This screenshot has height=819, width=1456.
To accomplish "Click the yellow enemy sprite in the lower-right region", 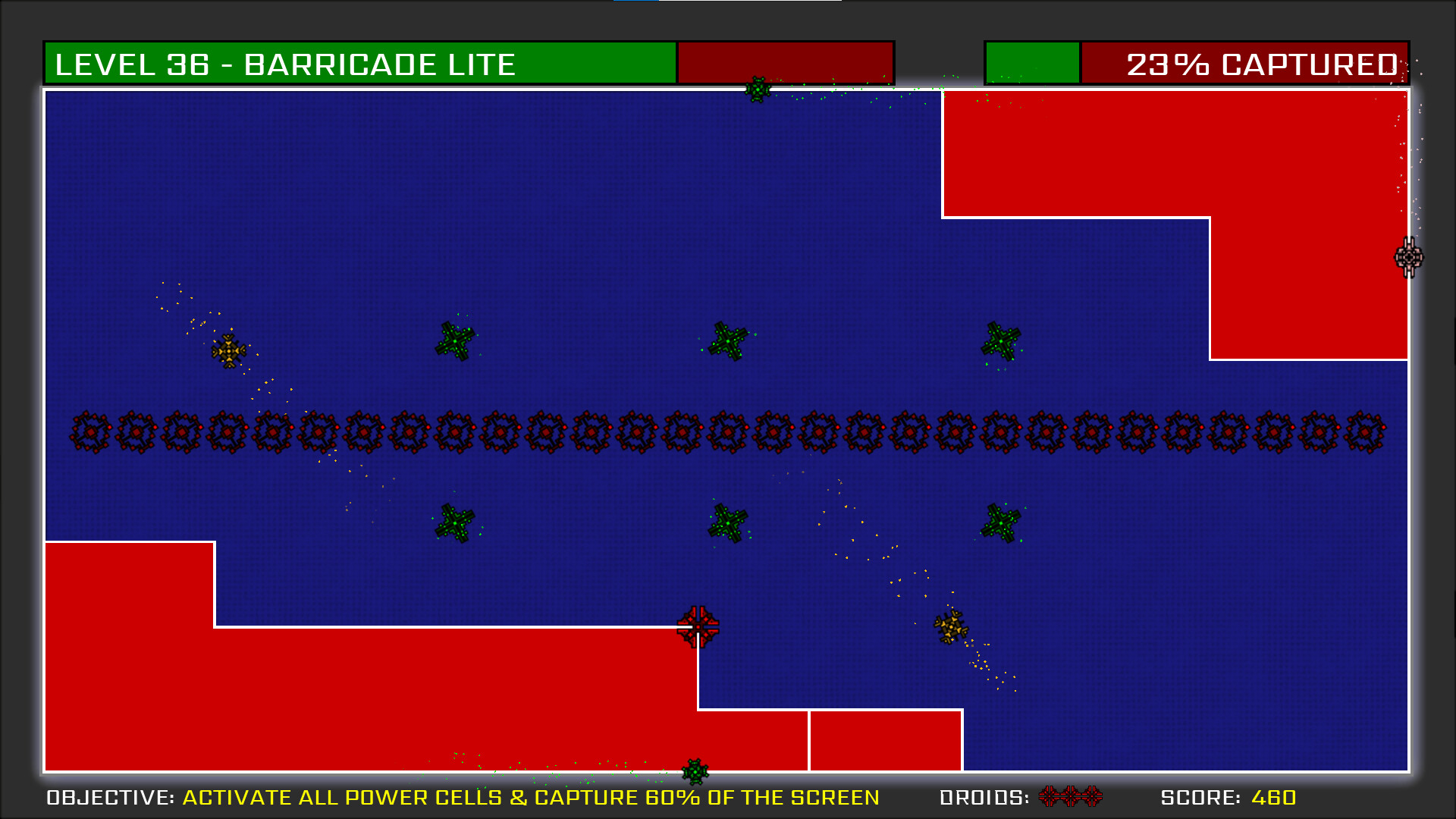I will 950,628.
